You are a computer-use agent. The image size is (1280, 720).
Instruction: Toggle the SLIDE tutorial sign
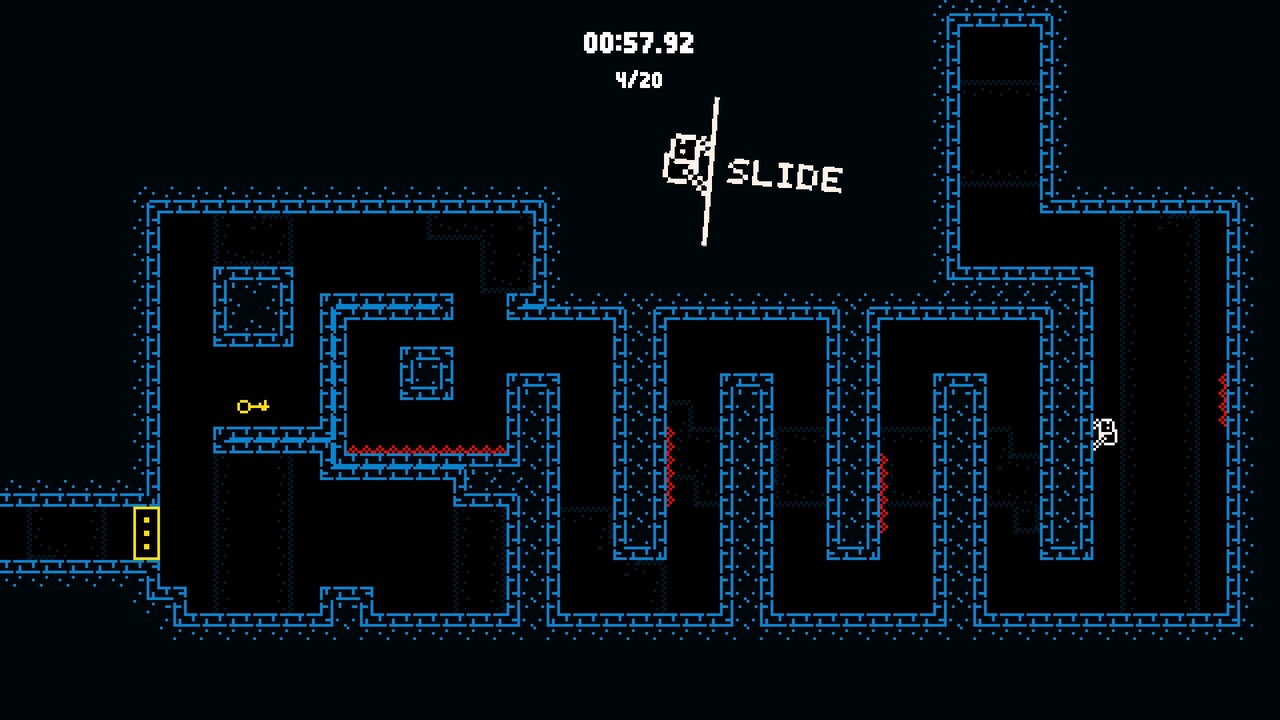coord(785,178)
